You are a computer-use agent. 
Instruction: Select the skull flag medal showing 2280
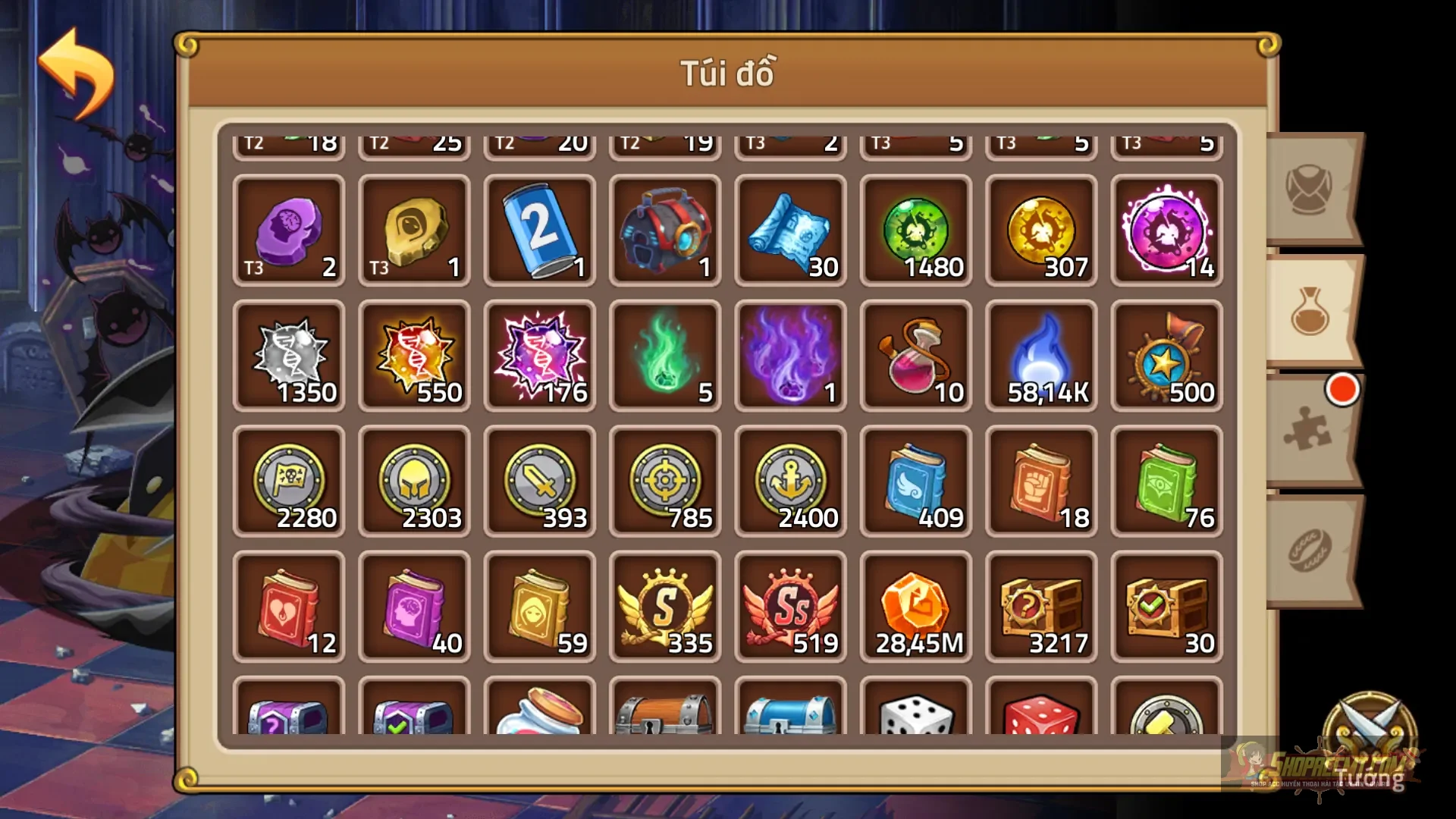(x=289, y=482)
